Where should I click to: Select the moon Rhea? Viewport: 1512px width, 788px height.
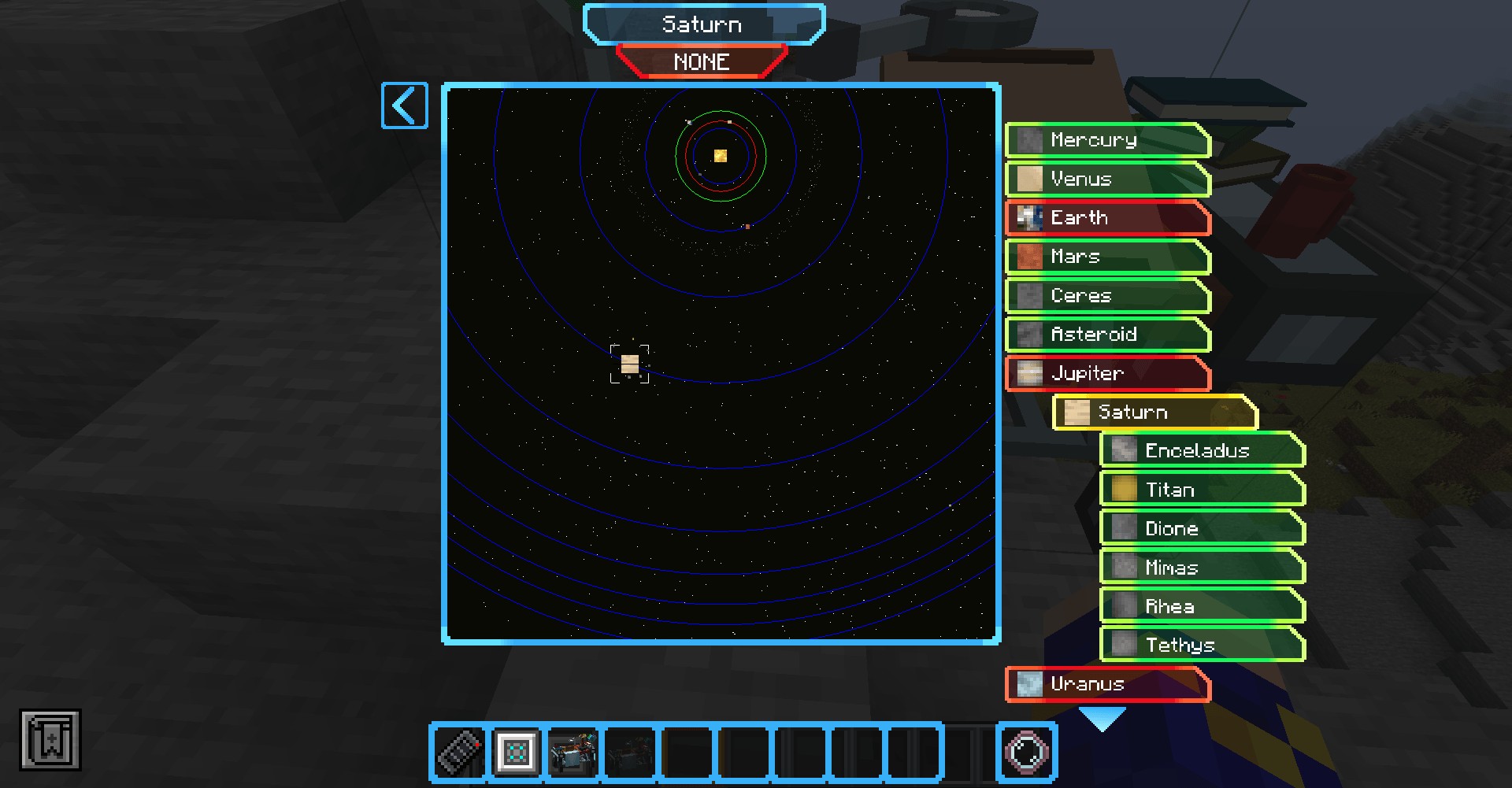click(x=1202, y=606)
